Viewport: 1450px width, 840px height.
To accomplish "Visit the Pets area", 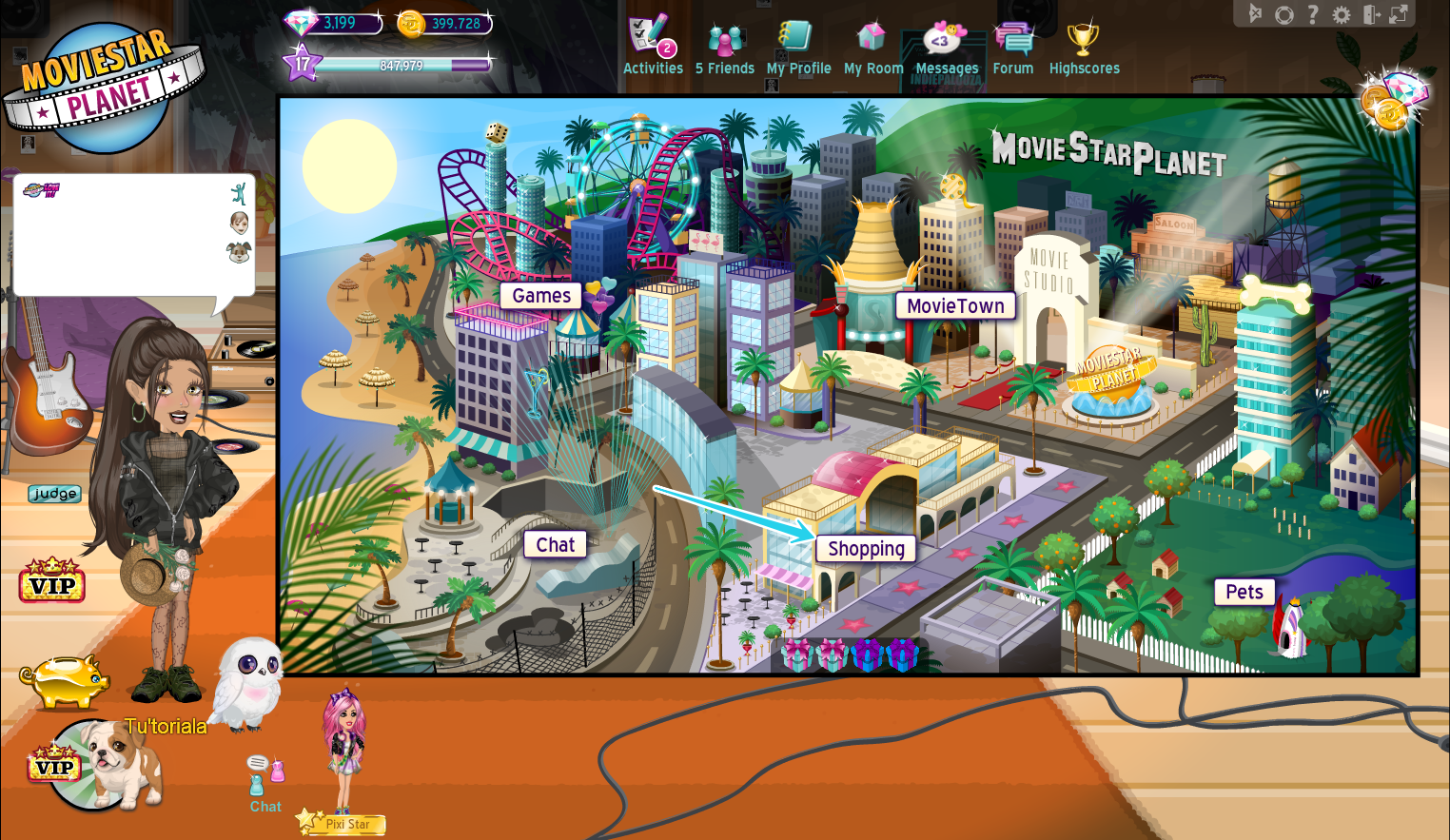I will pos(1244,592).
